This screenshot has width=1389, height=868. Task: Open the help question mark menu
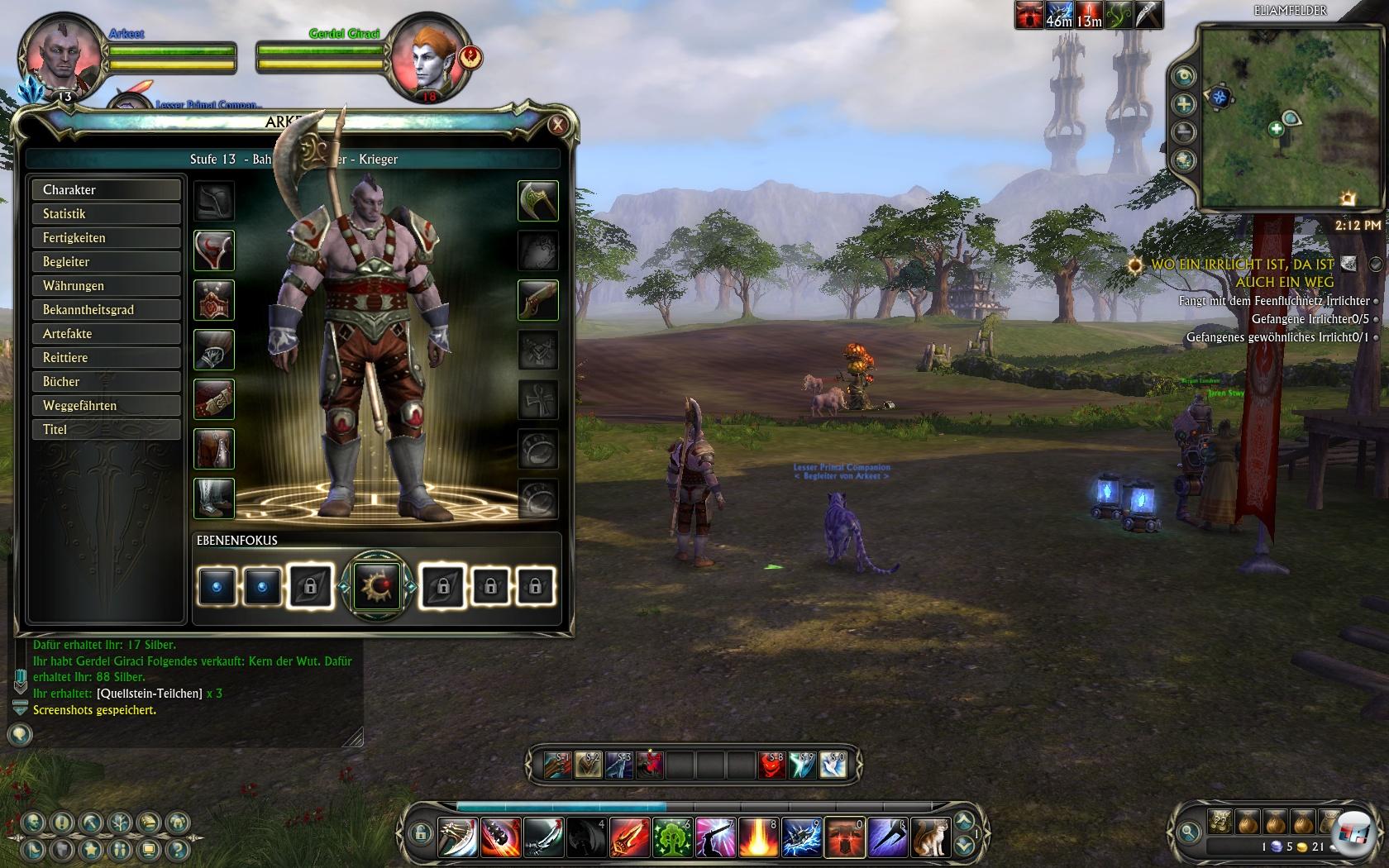177,849
